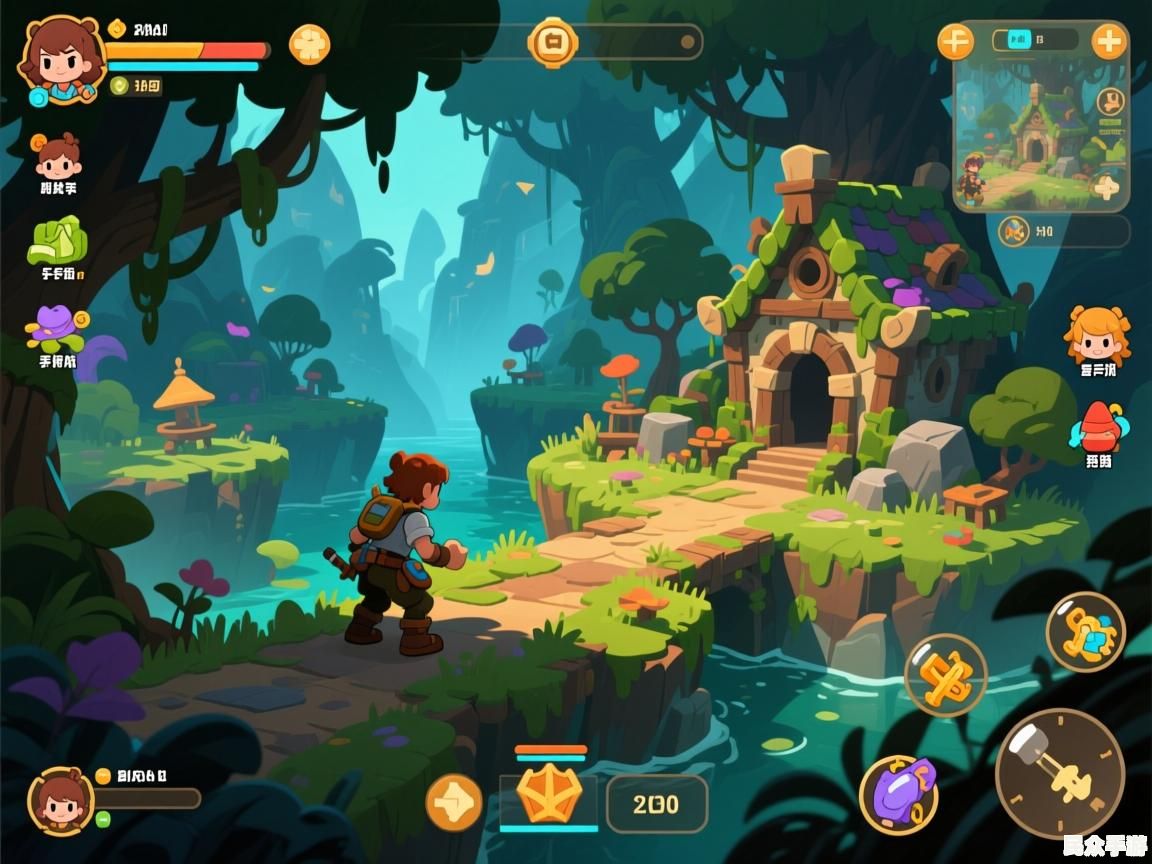Trigger the crossed golden keys skill
Screen dimensions: 1152x864
click(945, 675)
